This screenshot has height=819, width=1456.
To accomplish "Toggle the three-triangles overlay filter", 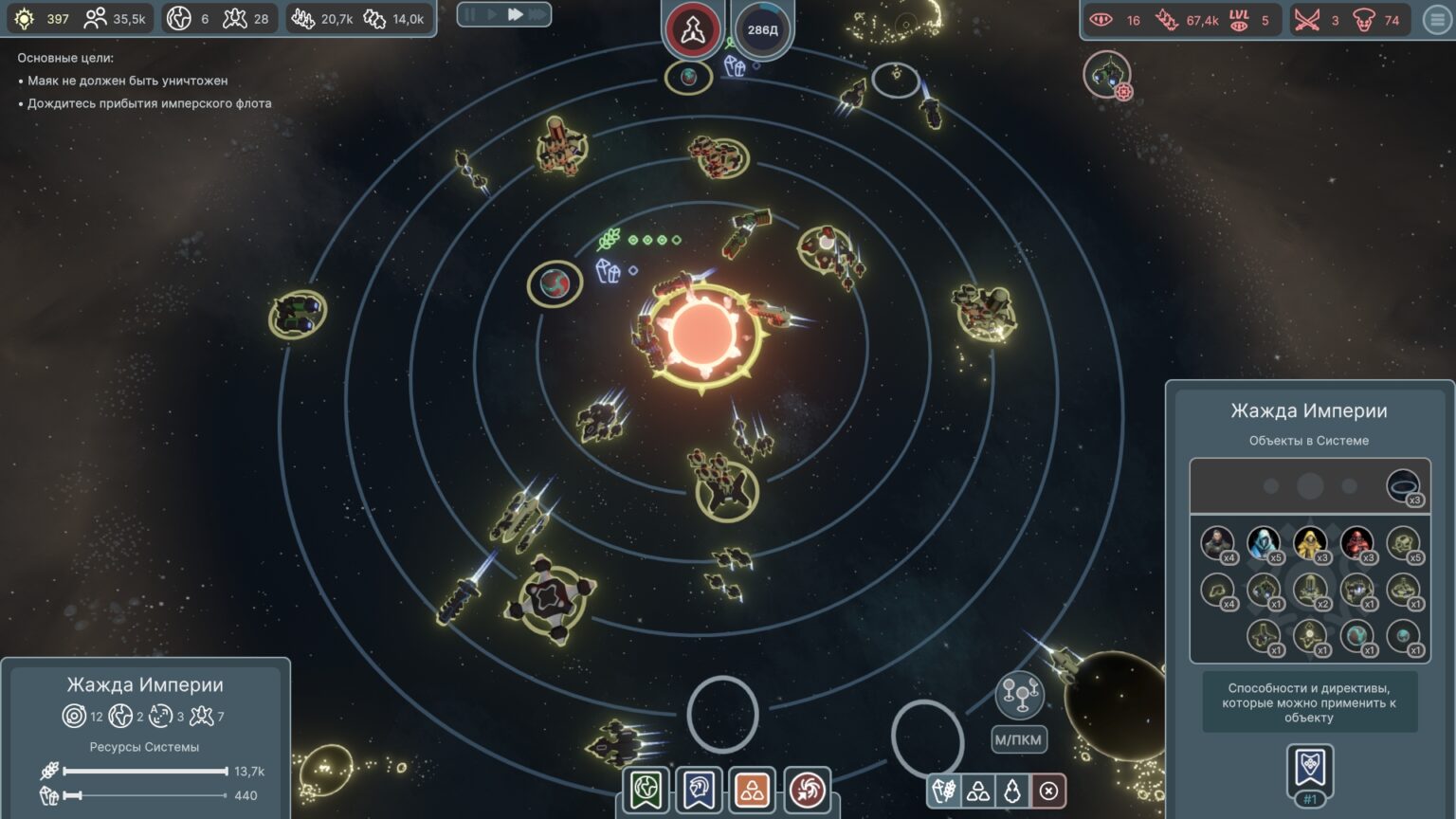I will [978, 791].
